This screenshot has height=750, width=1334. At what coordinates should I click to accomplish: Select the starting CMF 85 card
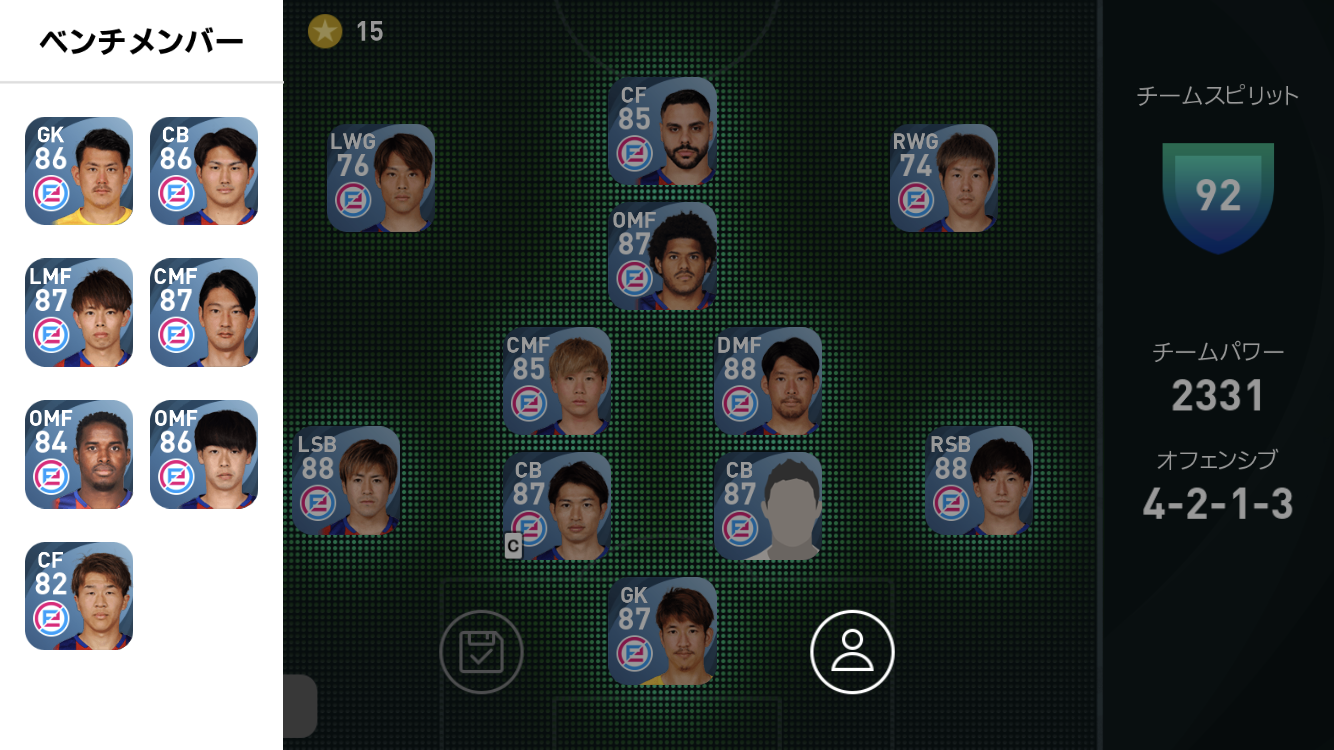pyautogui.click(x=557, y=381)
